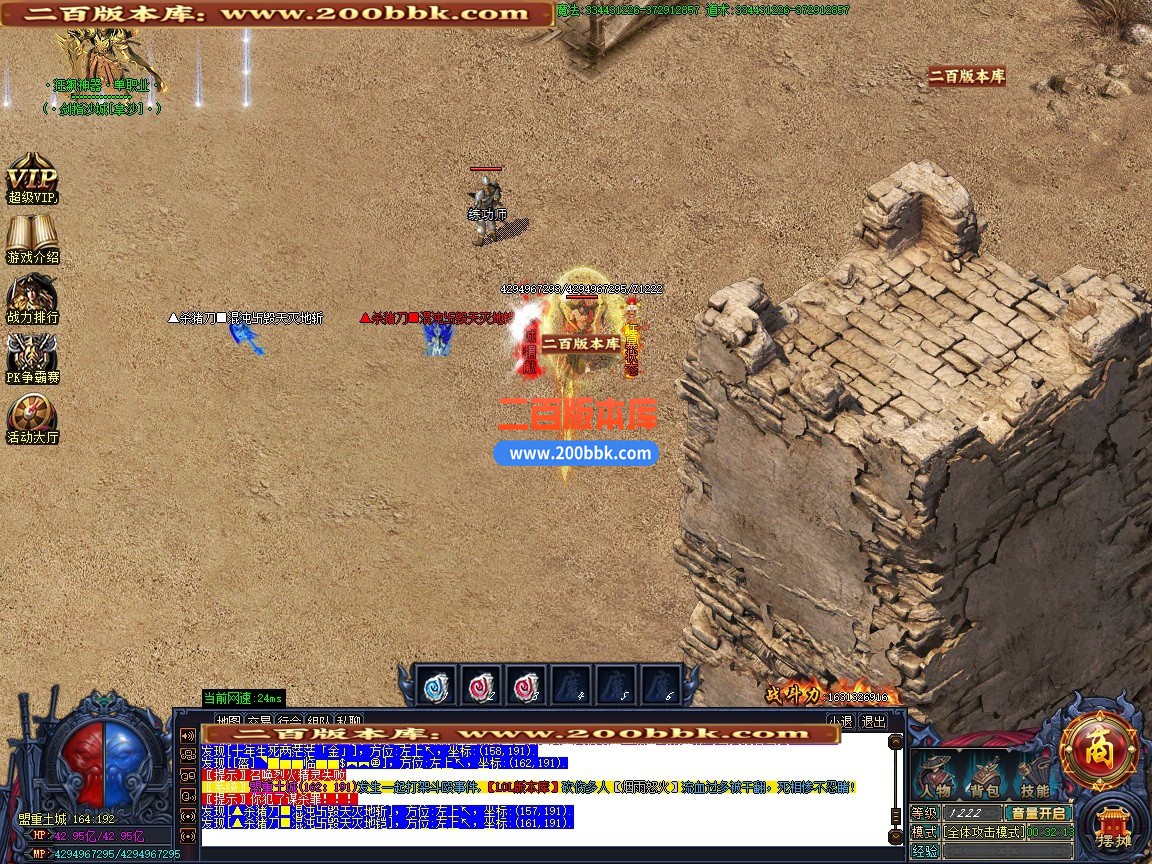The width and height of the screenshot is (1152, 864).
Task: Click the 小退 button above chat
Action: pos(840,720)
